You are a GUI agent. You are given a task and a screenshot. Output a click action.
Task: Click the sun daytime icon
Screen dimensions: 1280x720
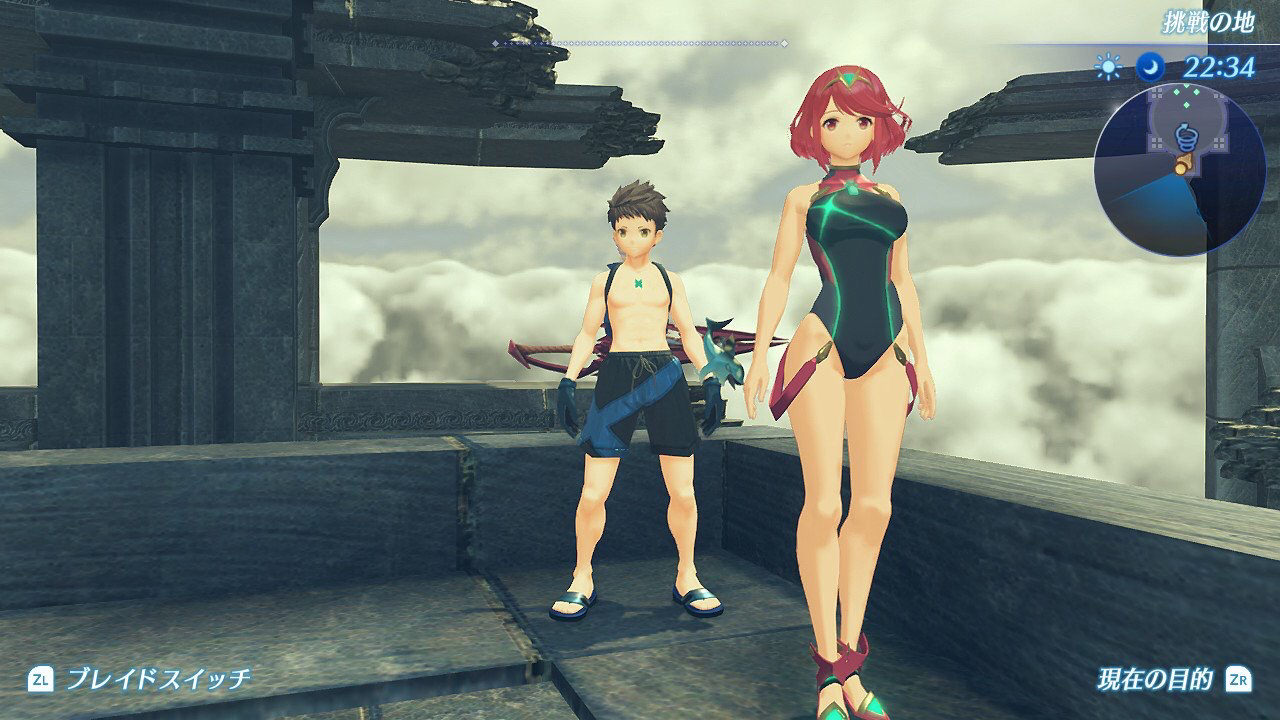coord(1108,67)
